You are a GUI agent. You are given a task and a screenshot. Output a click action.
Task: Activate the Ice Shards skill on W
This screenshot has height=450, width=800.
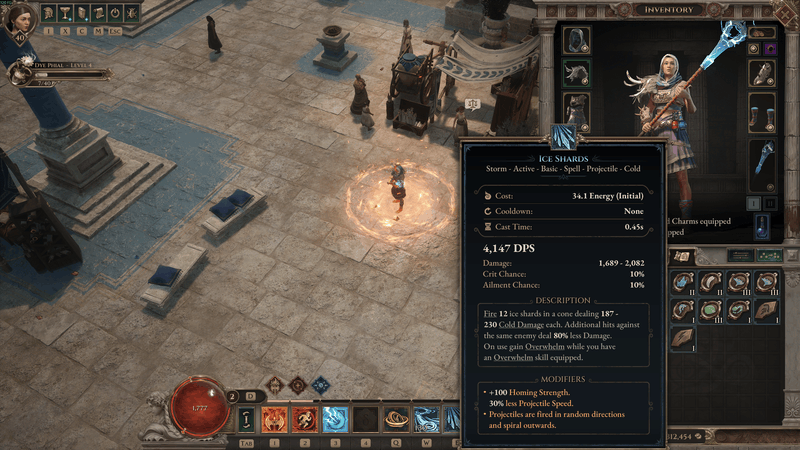(x=428, y=419)
